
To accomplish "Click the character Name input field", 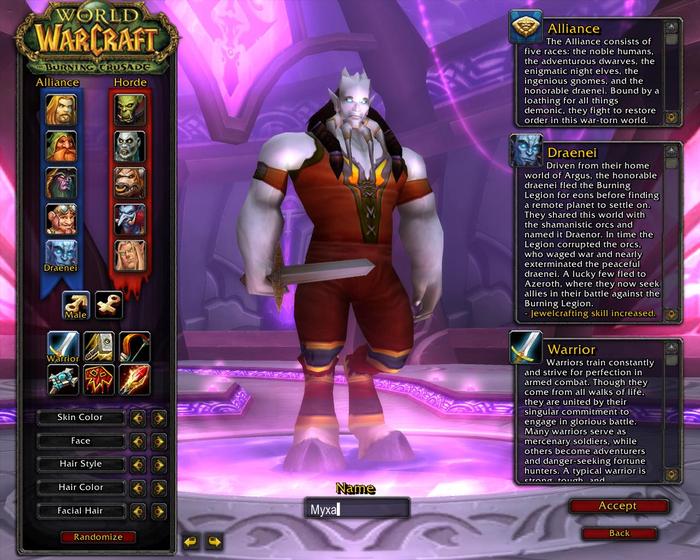I will [357, 509].
